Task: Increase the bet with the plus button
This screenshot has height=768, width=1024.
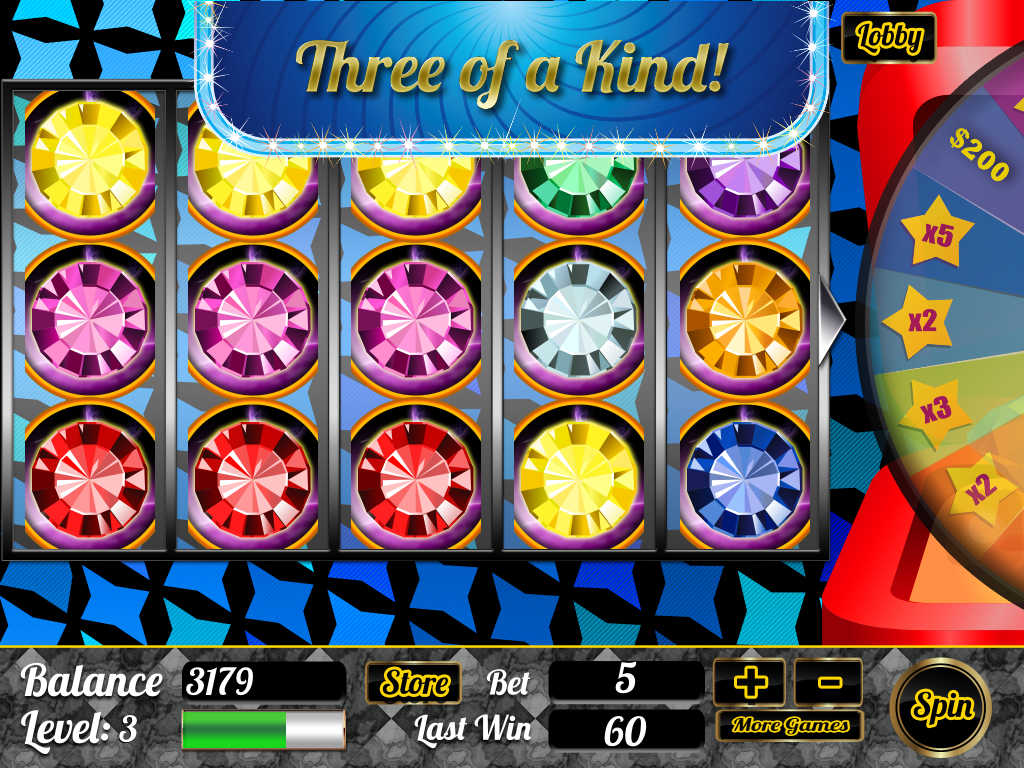Action: [x=750, y=683]
